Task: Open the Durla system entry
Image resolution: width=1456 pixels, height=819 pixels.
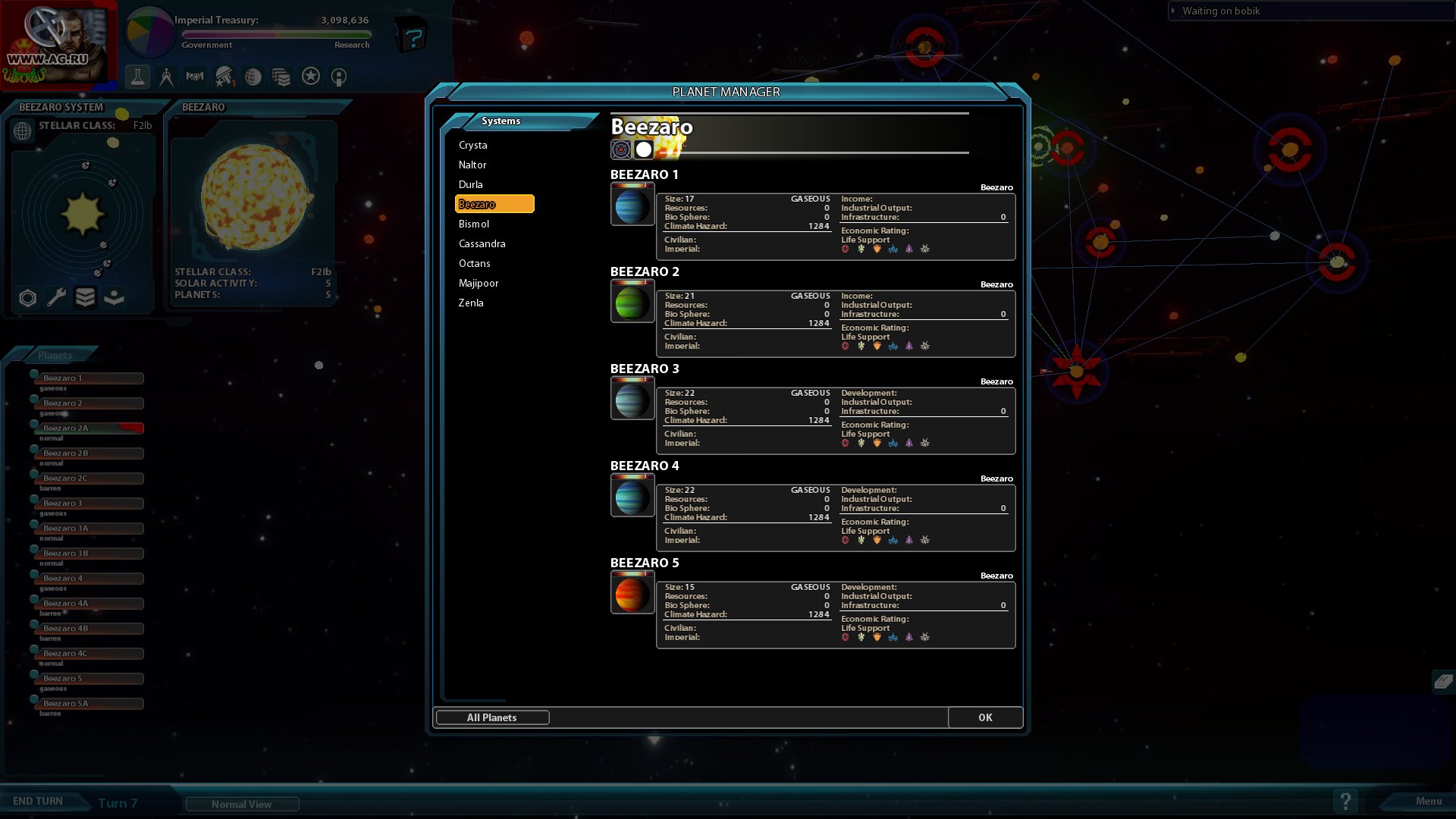Action: pyautogui.click(x=471, y=184)
